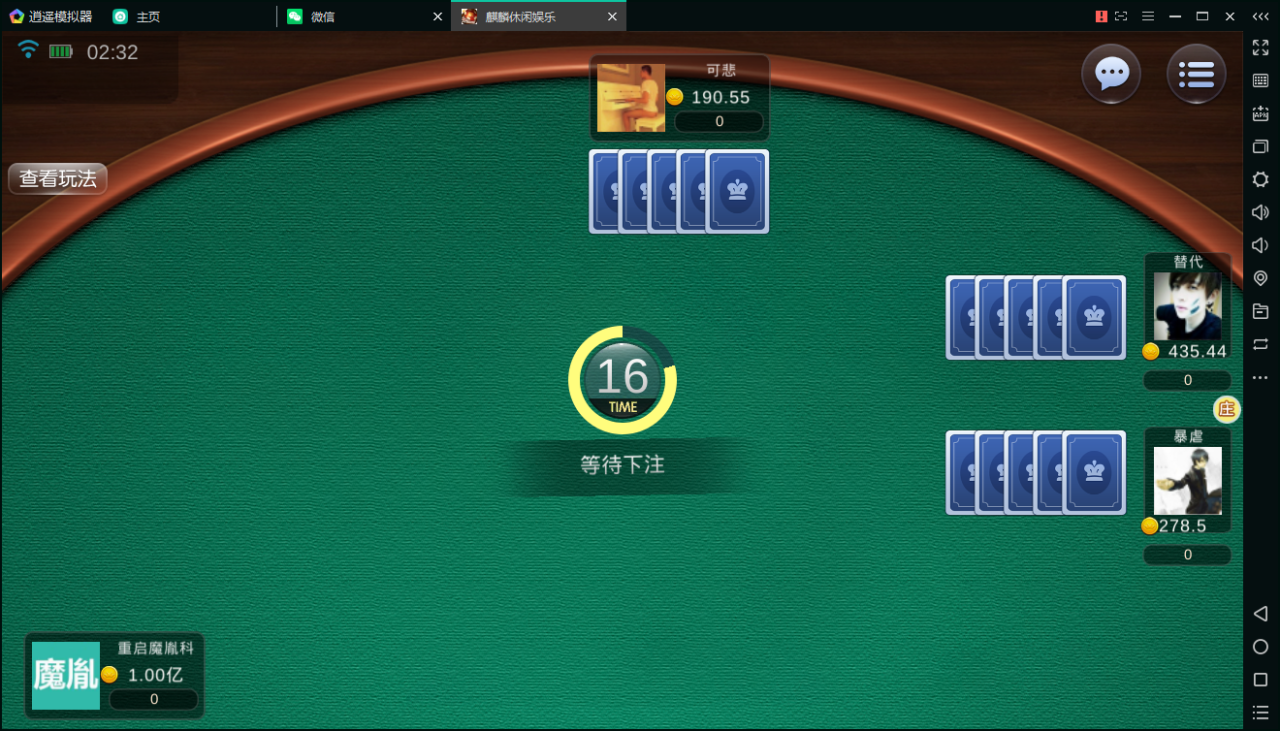
Task: Click the shared folder icon in sidebar
Action: point(1260,311)
